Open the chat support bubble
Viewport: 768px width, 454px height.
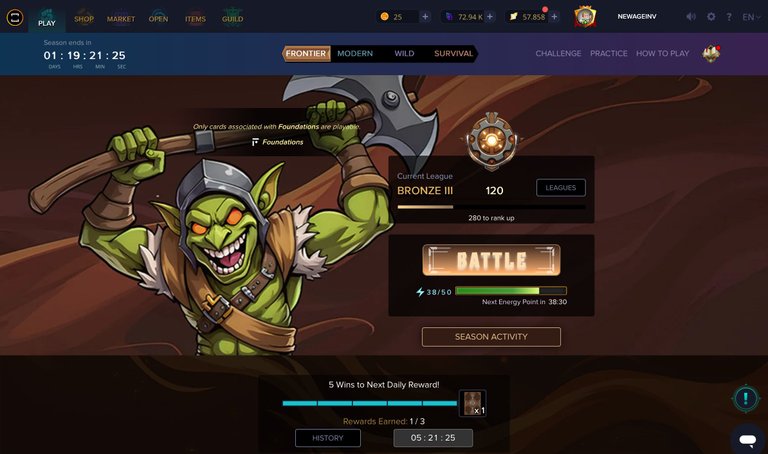click(746, 438)
